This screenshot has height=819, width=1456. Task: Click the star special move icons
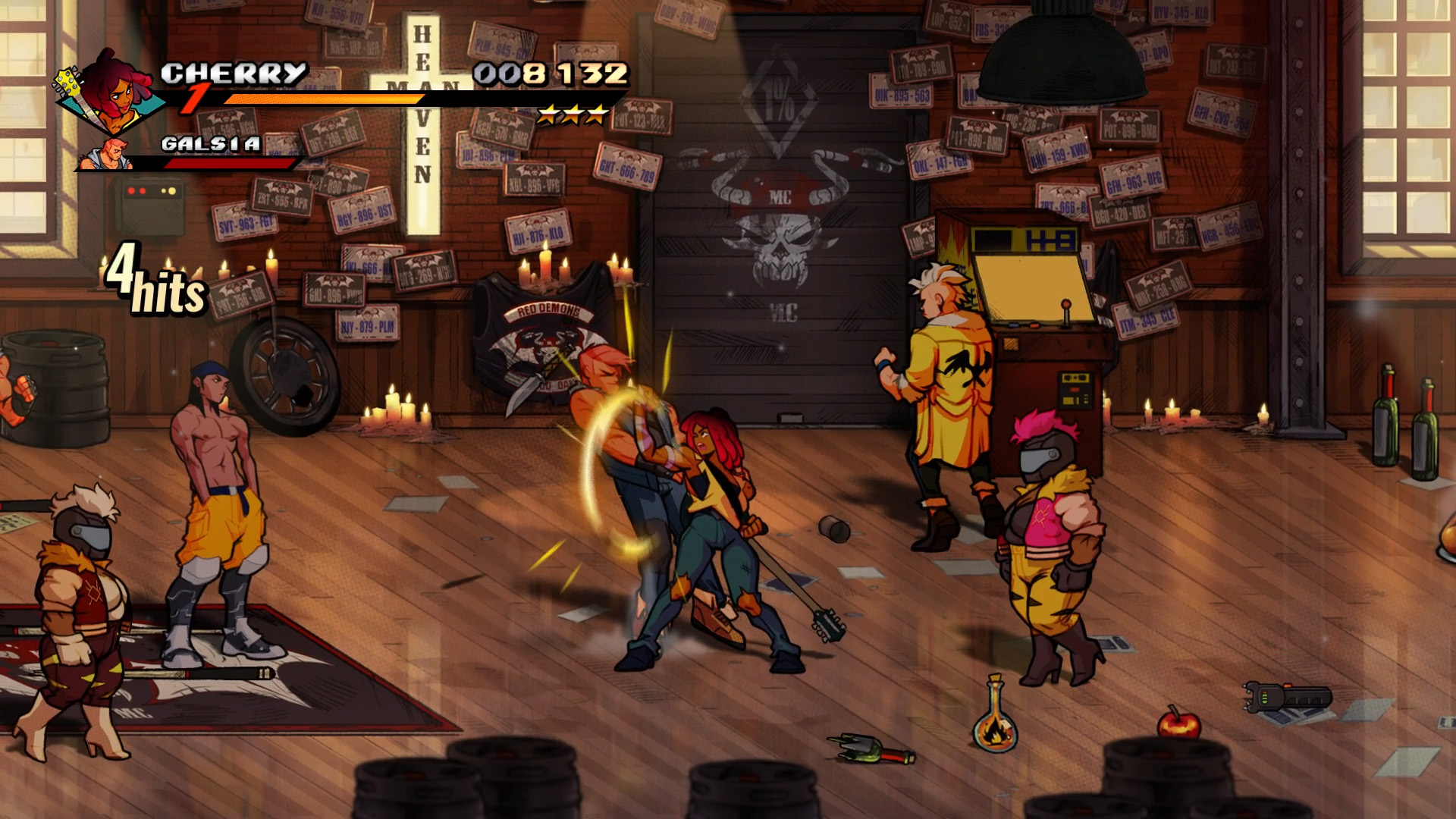(573, 115)
